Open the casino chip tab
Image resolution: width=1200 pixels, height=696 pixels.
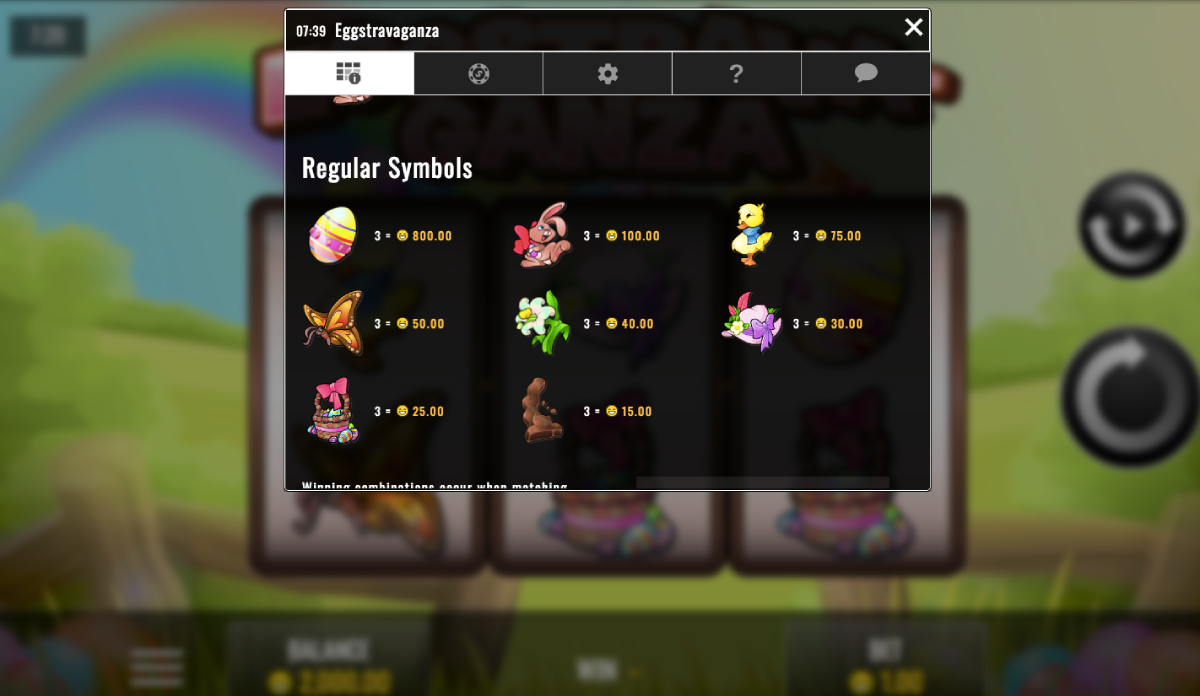pyautogui.click(x=479, y=73)
